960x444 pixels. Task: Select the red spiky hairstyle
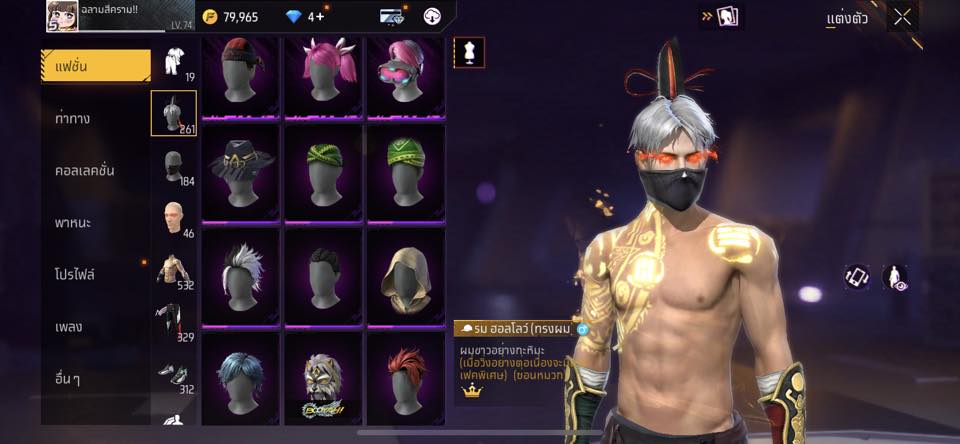(405, 379)
